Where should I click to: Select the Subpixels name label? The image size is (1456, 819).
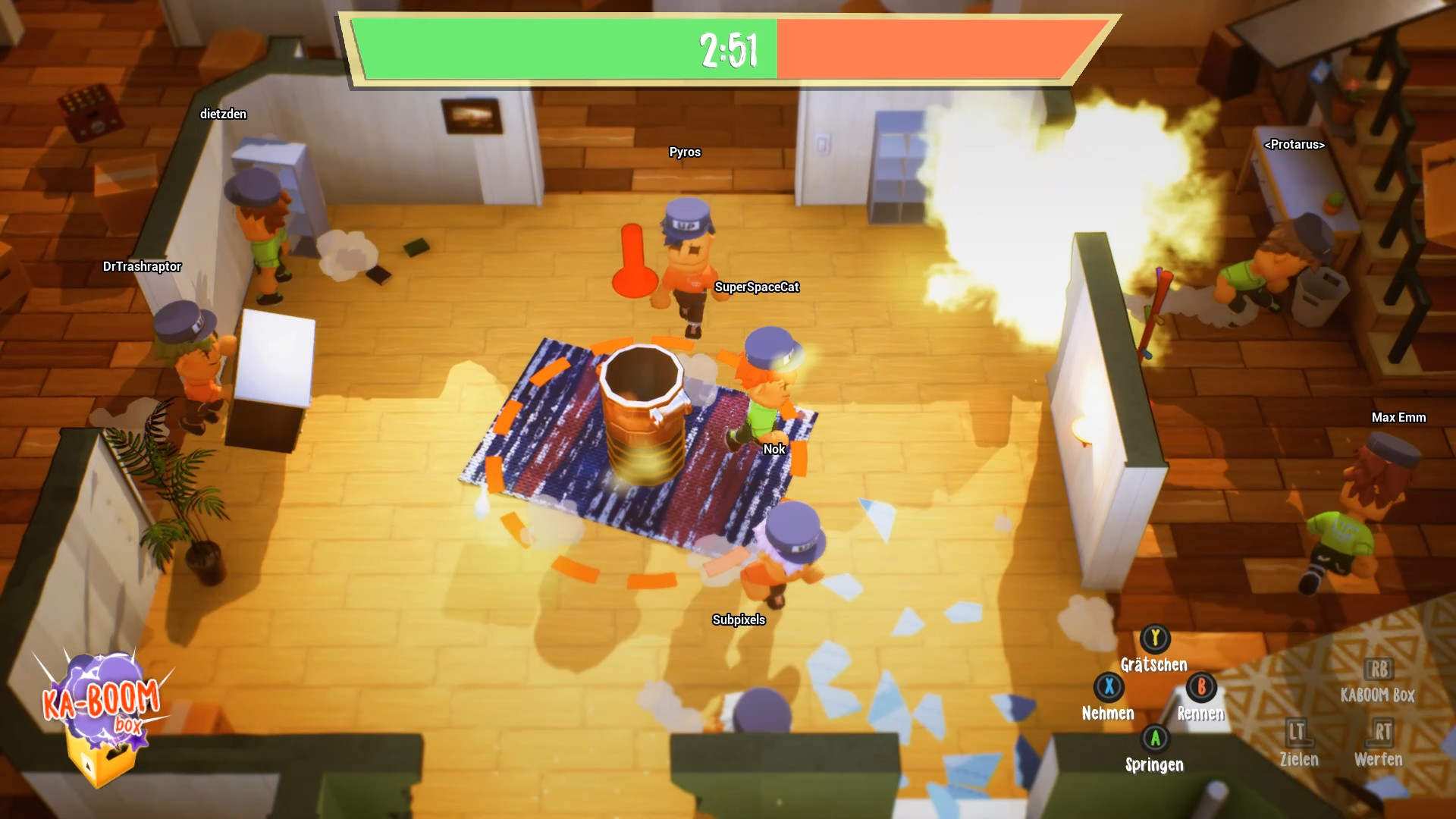point(739,620)
